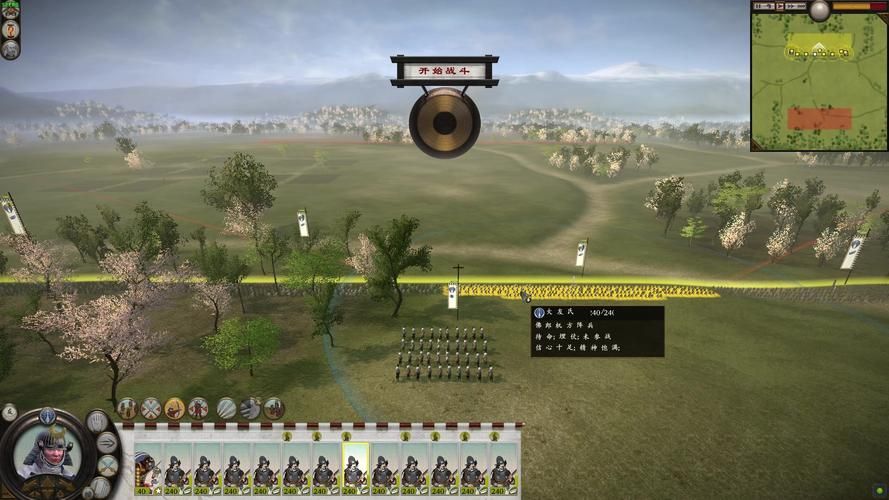Image resolution: width=889 pixels, height=500 pixels.
Task: Click the red warrior order button
Action: click(198, 408)
